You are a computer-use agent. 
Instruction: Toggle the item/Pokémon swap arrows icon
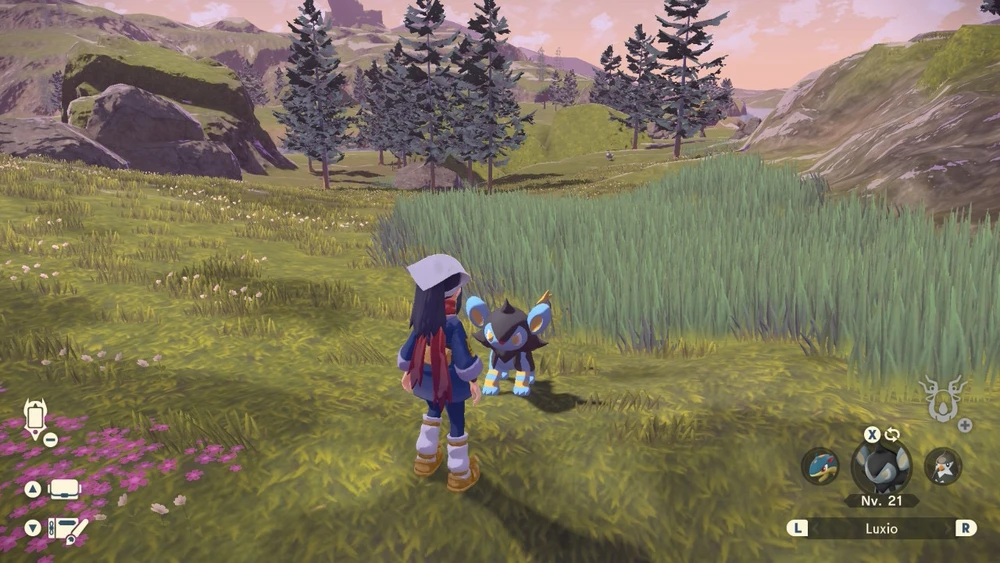(892, 434)
